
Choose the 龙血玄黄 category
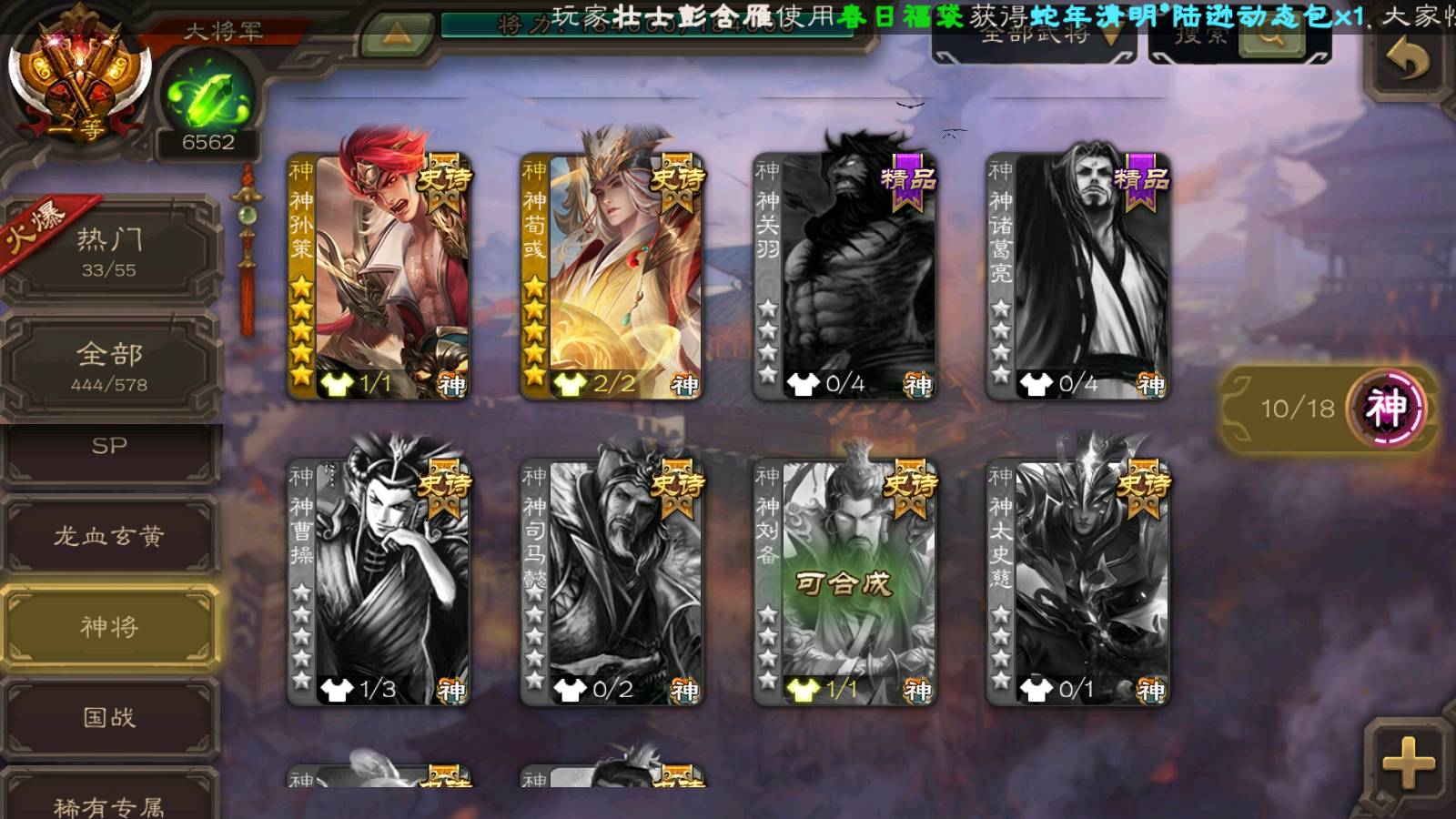click(x=109, y=537)
